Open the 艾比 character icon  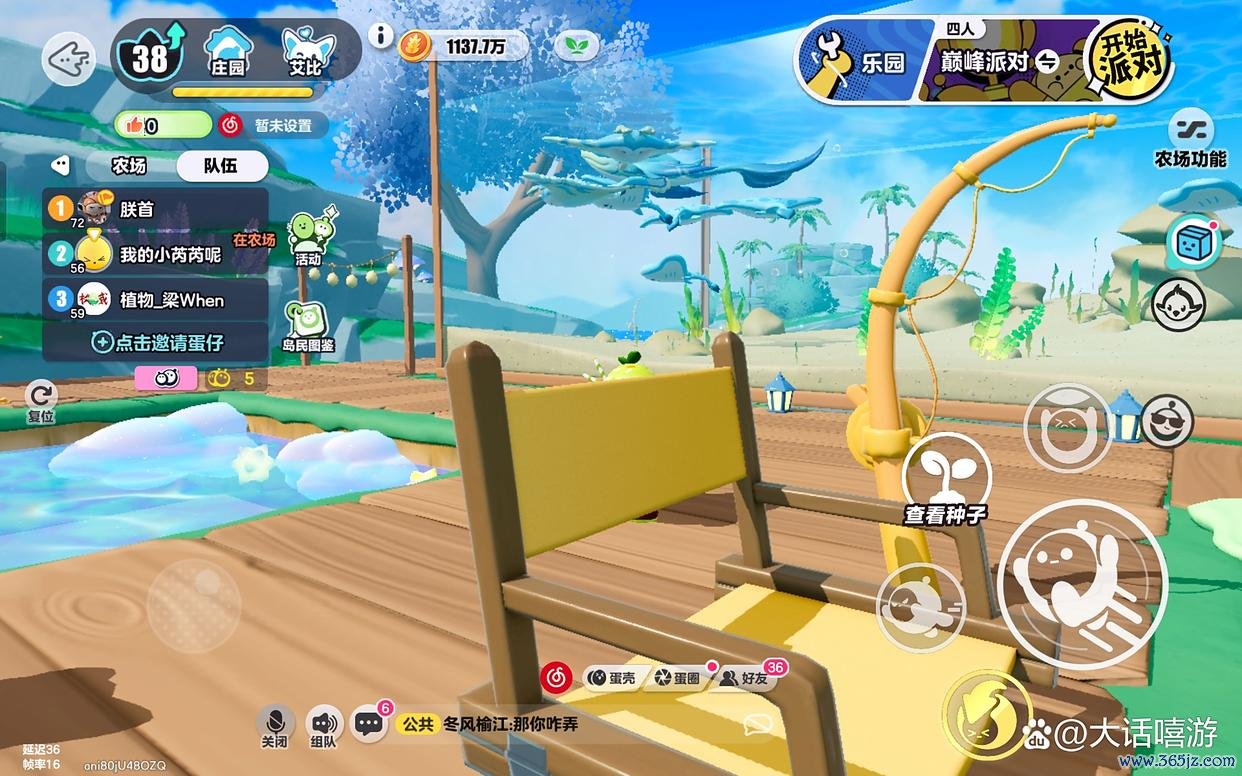[x=306, y=52]
